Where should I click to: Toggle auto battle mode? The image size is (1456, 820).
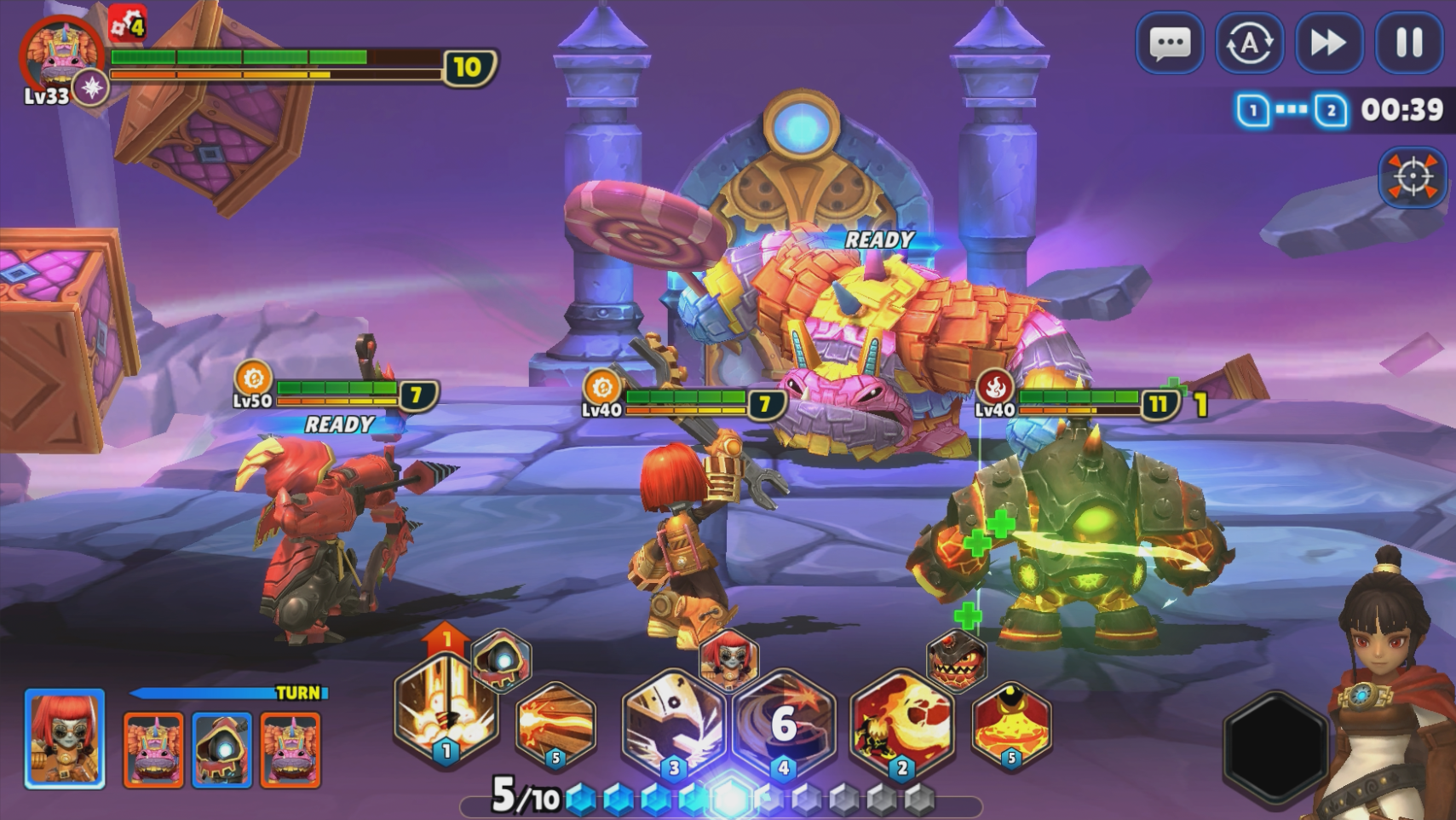[x=1249, y=43]
